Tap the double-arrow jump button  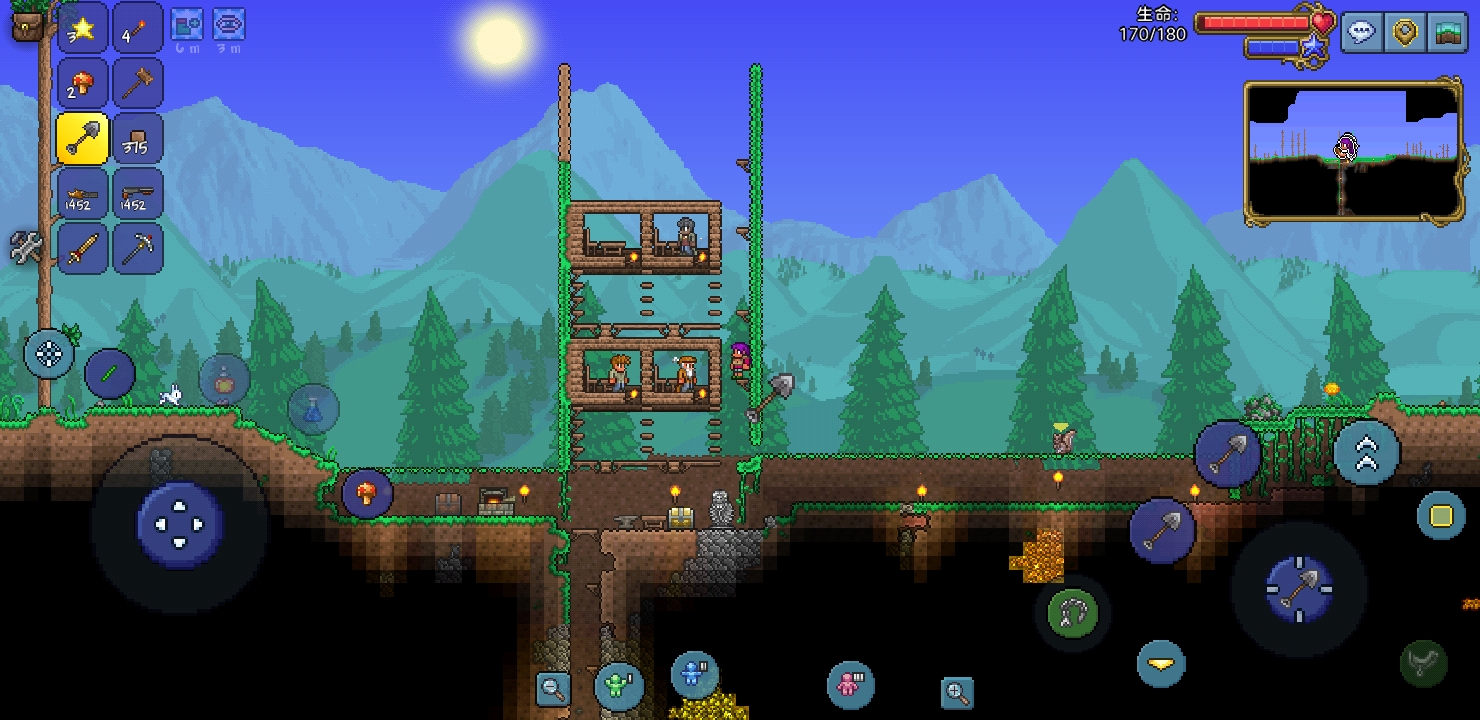(x=1366, y=454)
